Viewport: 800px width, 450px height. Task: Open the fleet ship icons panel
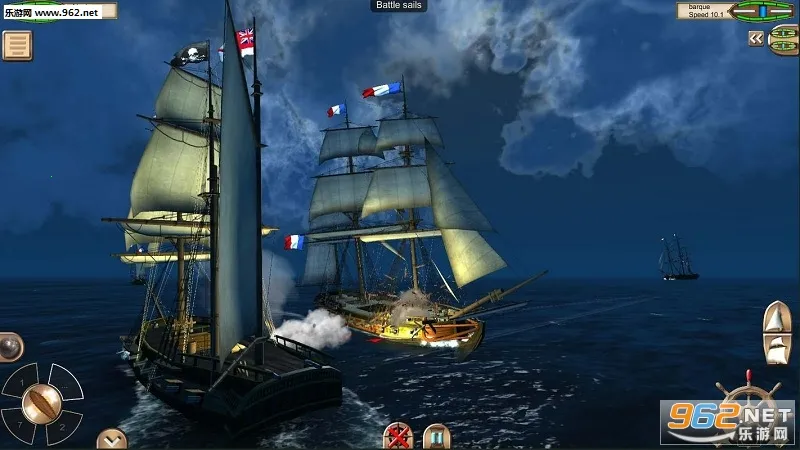click(784, 38)
